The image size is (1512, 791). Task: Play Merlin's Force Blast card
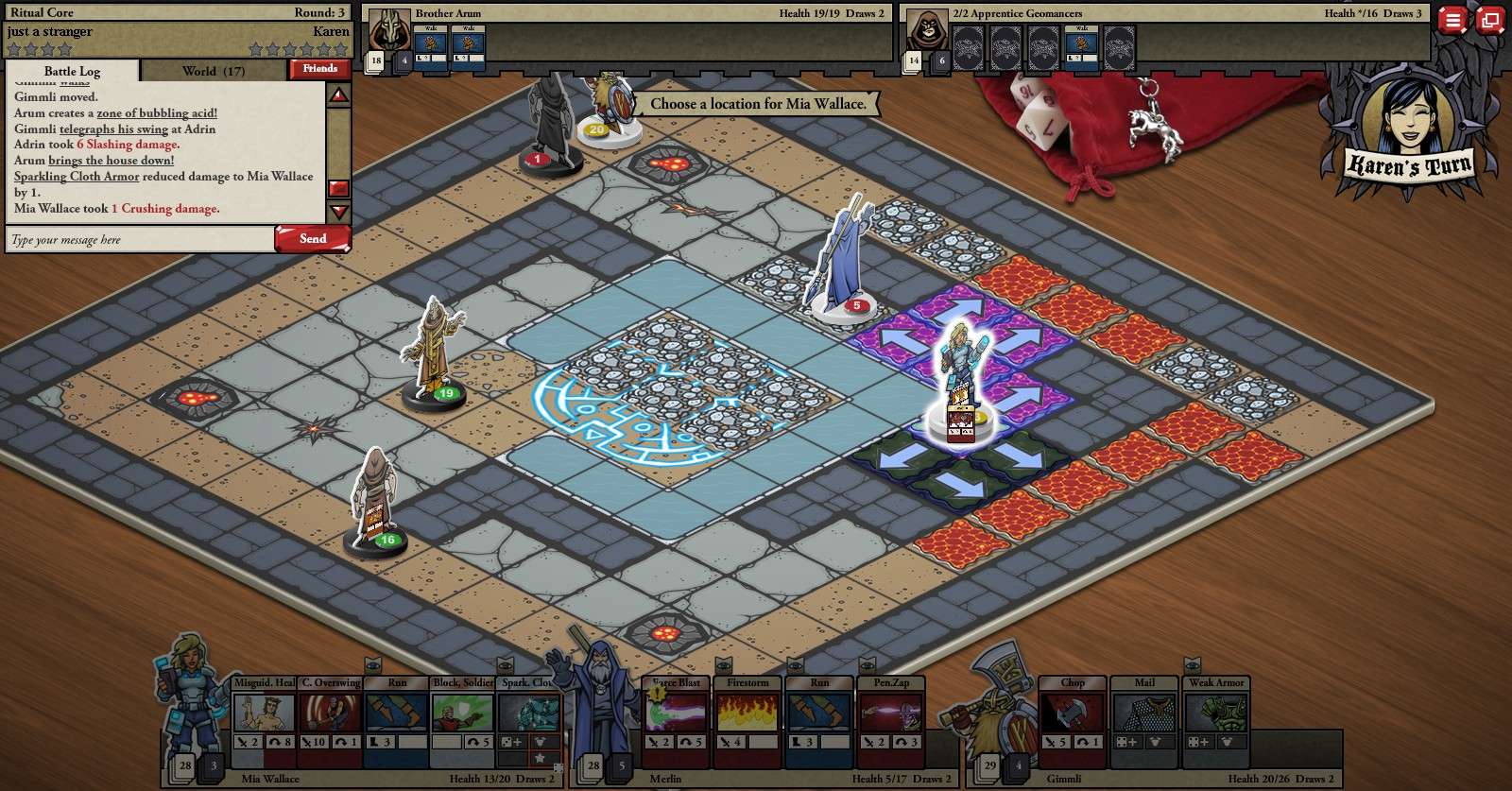pyautogui.click(x=677, y=715)
